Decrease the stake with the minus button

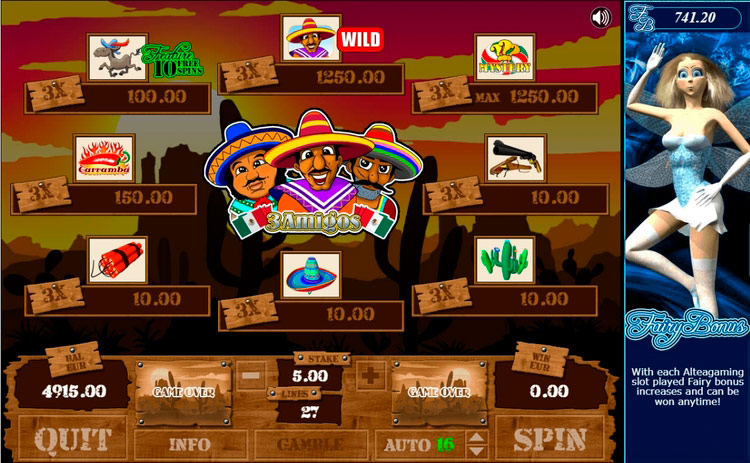pos(253,377)
